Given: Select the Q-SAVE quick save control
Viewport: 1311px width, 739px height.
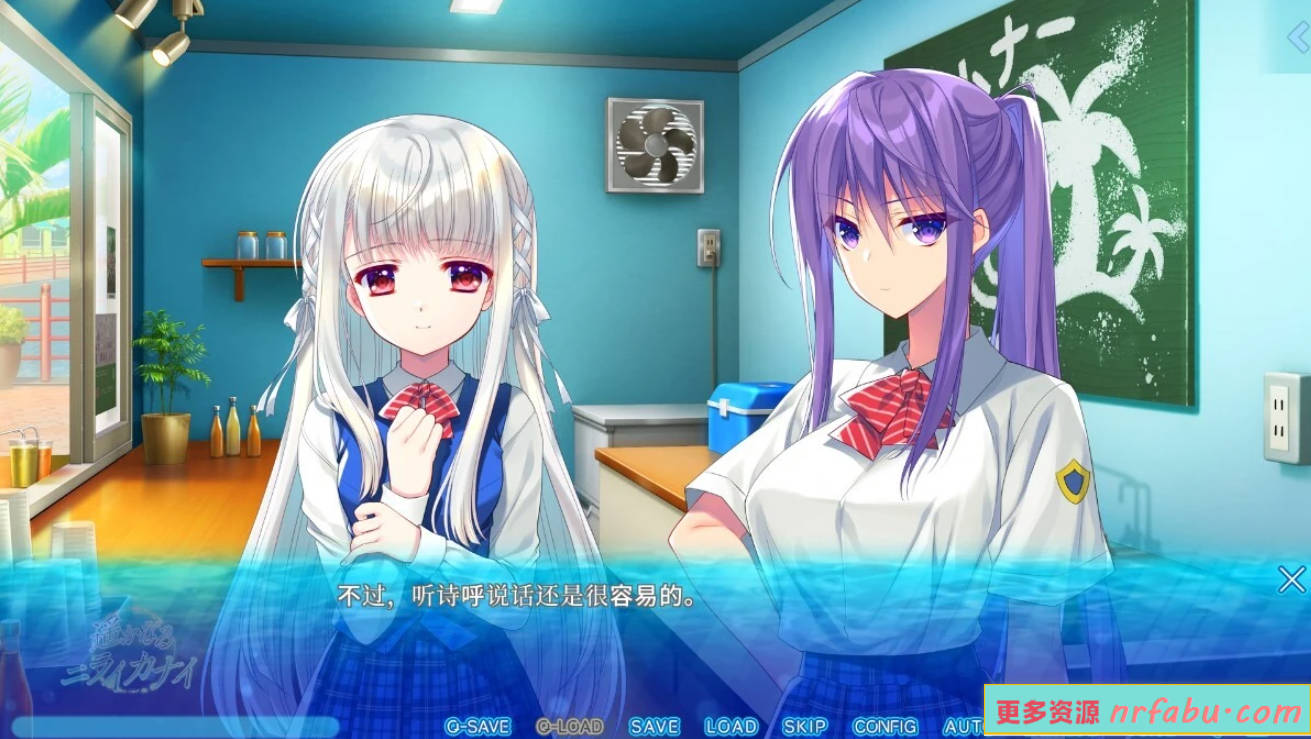Looking at the screenshot, I should click(x=479, y=726).
